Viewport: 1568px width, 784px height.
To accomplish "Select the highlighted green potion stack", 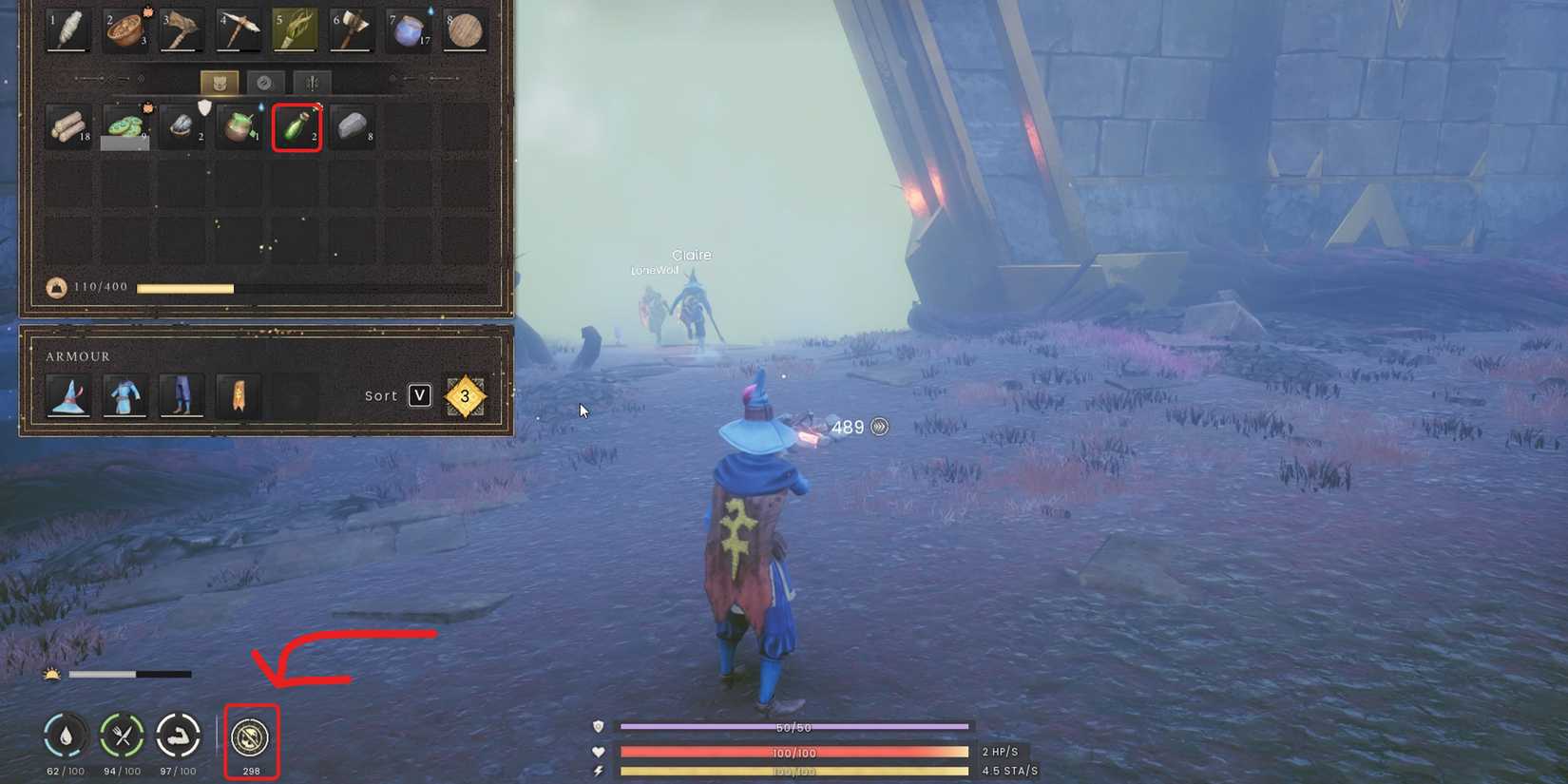I will [296, 126].
